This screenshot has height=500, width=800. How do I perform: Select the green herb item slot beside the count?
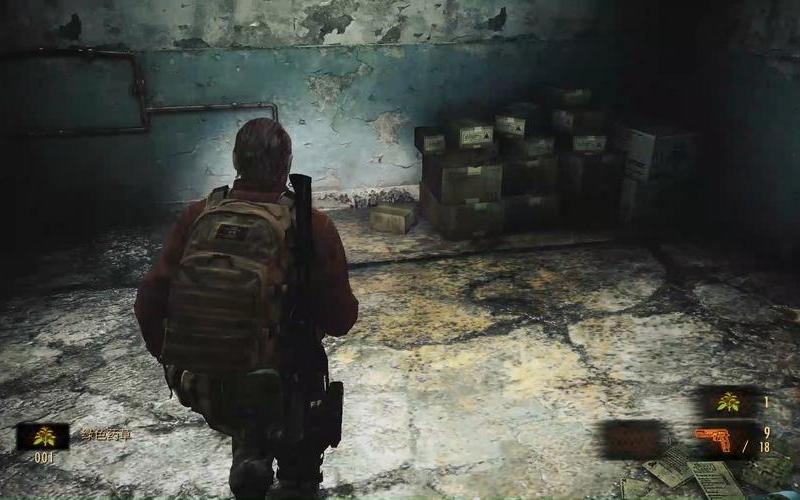[727, 402]
